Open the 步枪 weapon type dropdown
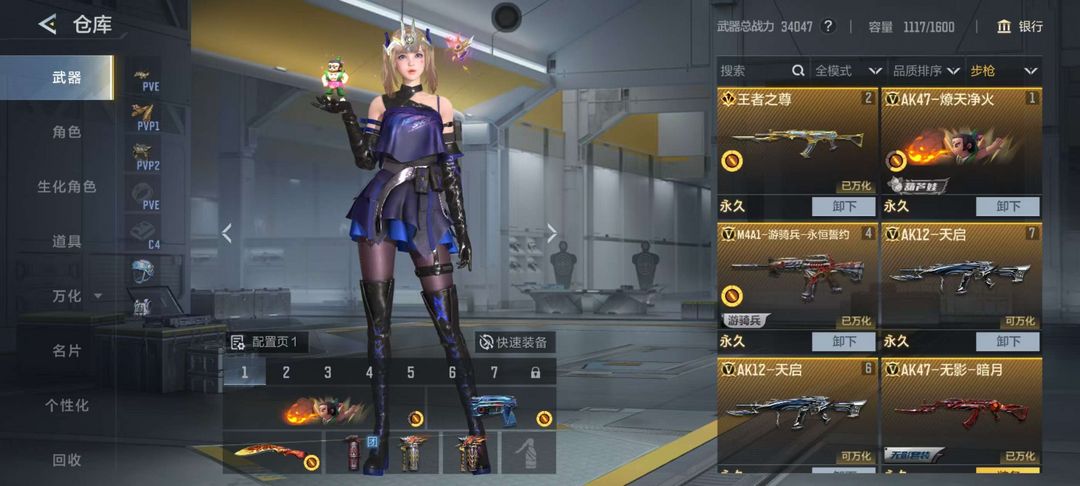The width and height of the screenshot is (1080, 486). pyautogui.click(x=1004, y=71)
